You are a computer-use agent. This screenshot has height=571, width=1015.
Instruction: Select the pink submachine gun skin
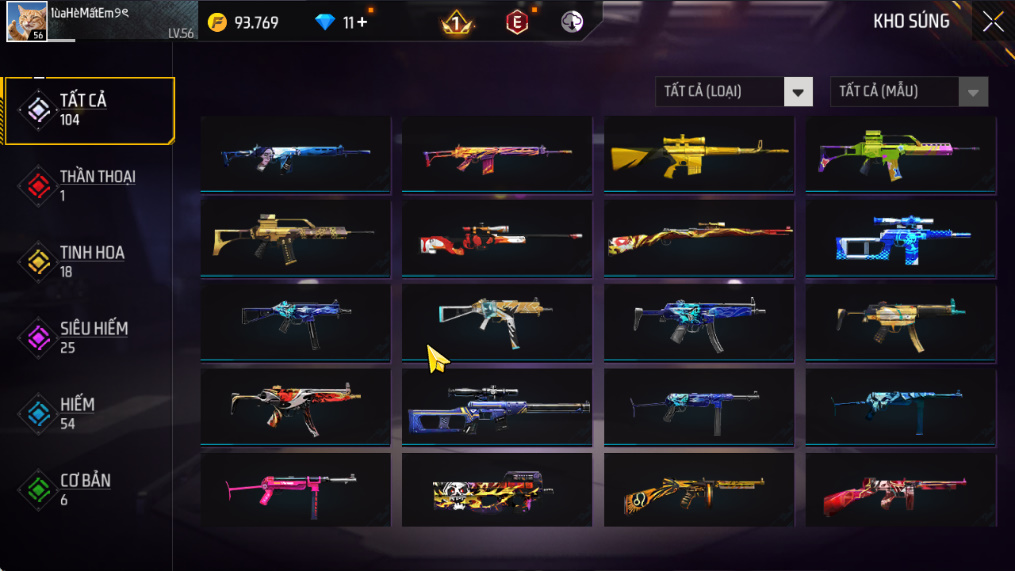pos(295,490)
